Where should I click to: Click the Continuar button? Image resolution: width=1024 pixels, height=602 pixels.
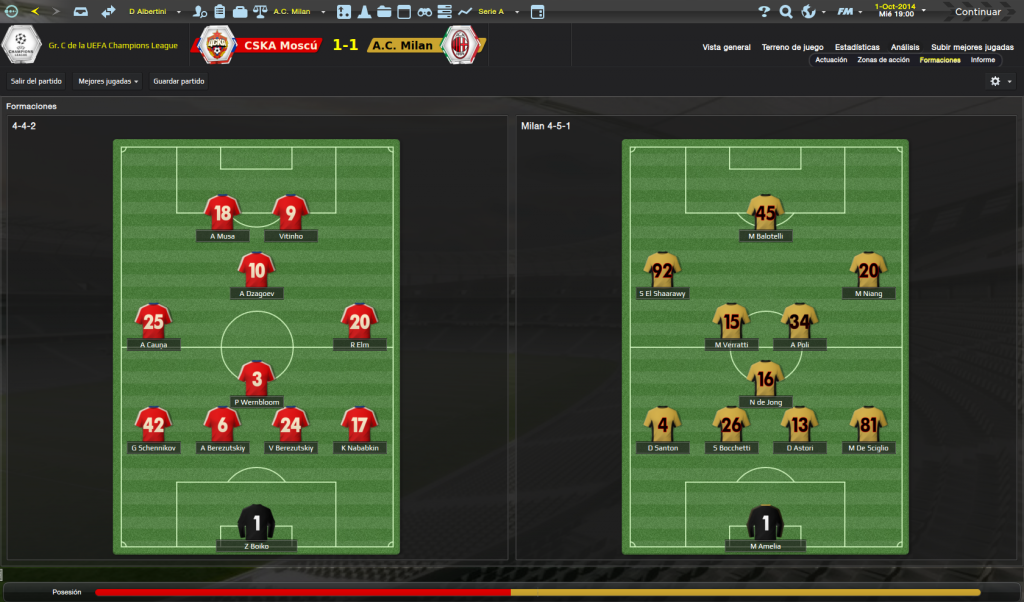coord(976,12)
